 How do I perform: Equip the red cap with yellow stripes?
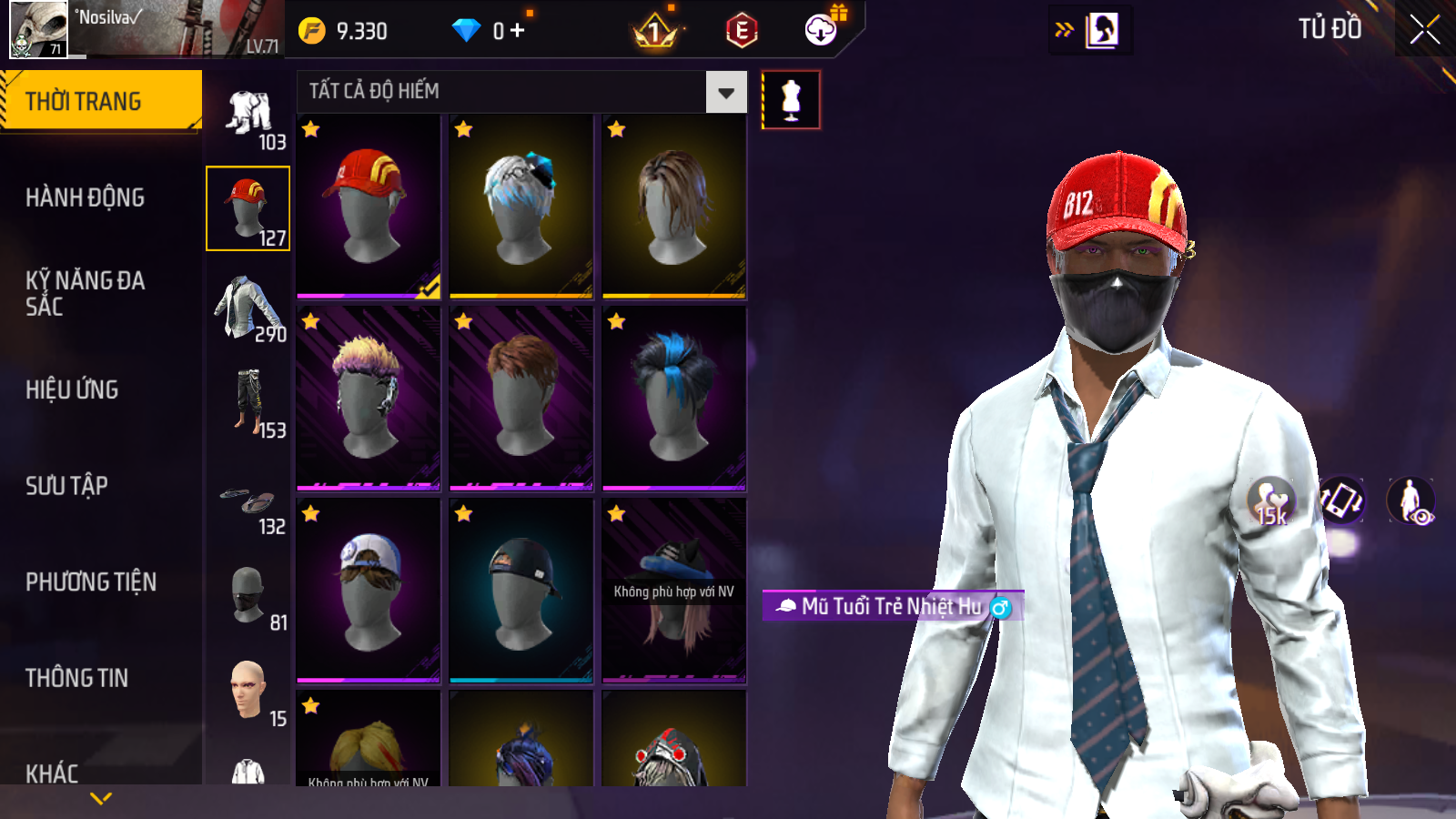(369, 207)
